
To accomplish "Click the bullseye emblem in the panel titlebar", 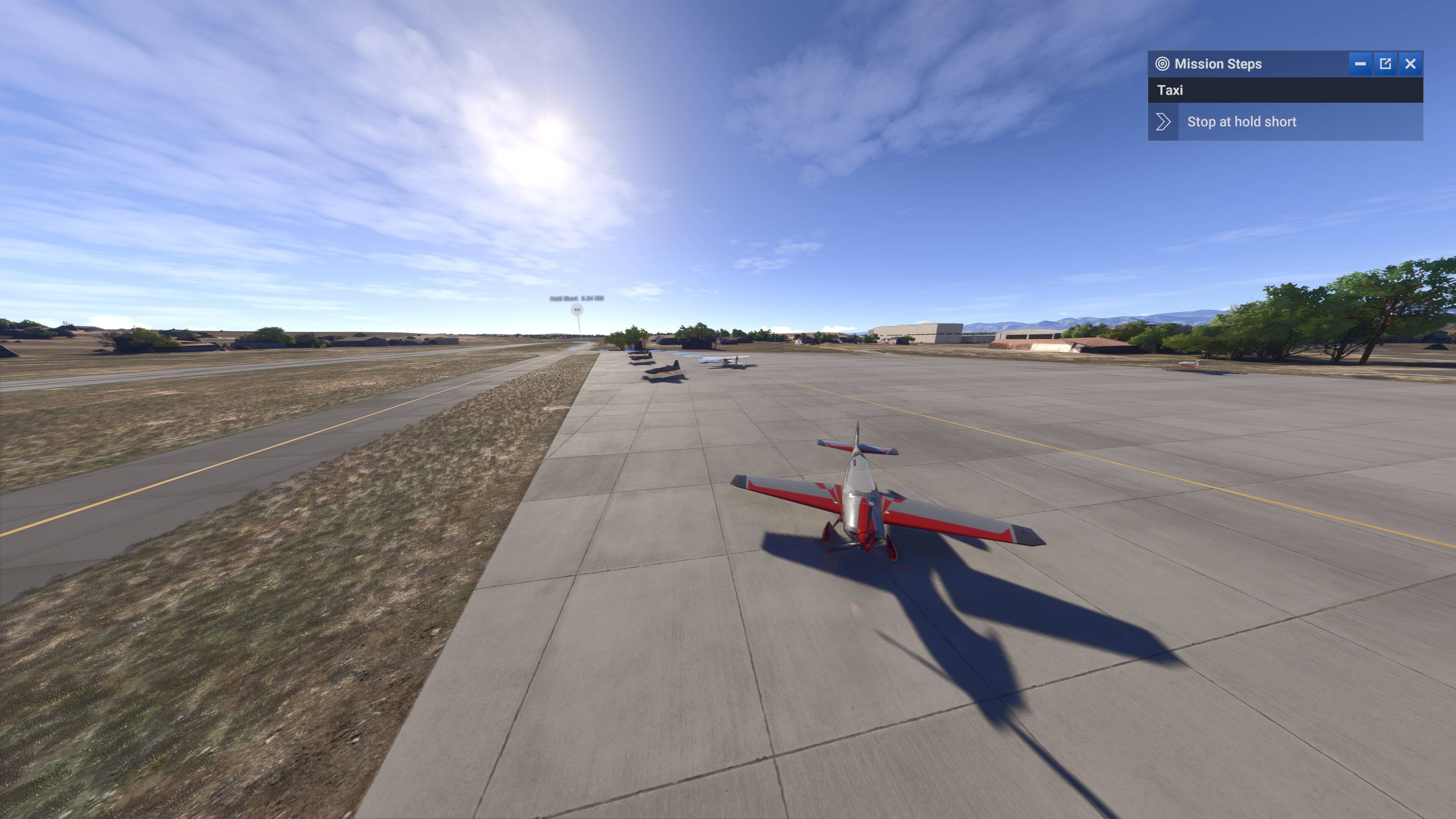I will pyautogui.click(x=1163, y=64).
